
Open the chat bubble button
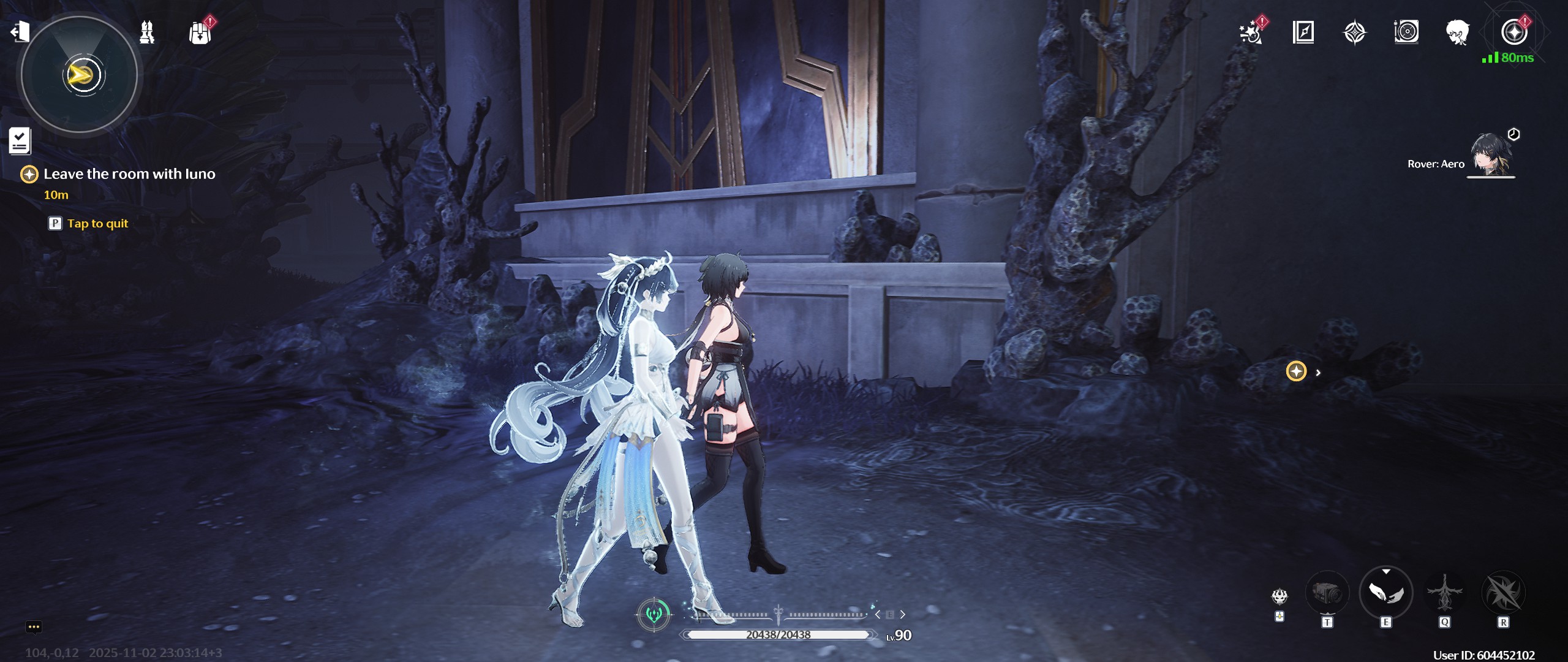click(x=34, y=626)
